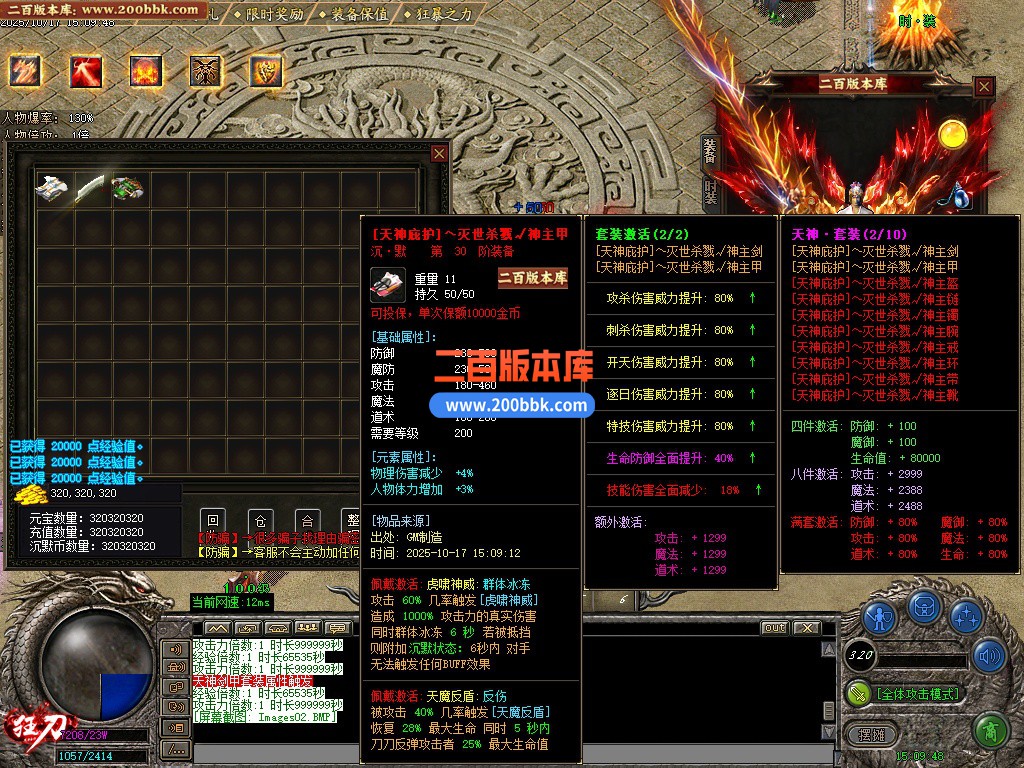Viewport: 1024px width, 768px height.
Task: Activate the claw slash skill icon
Action: pos(25,71)
